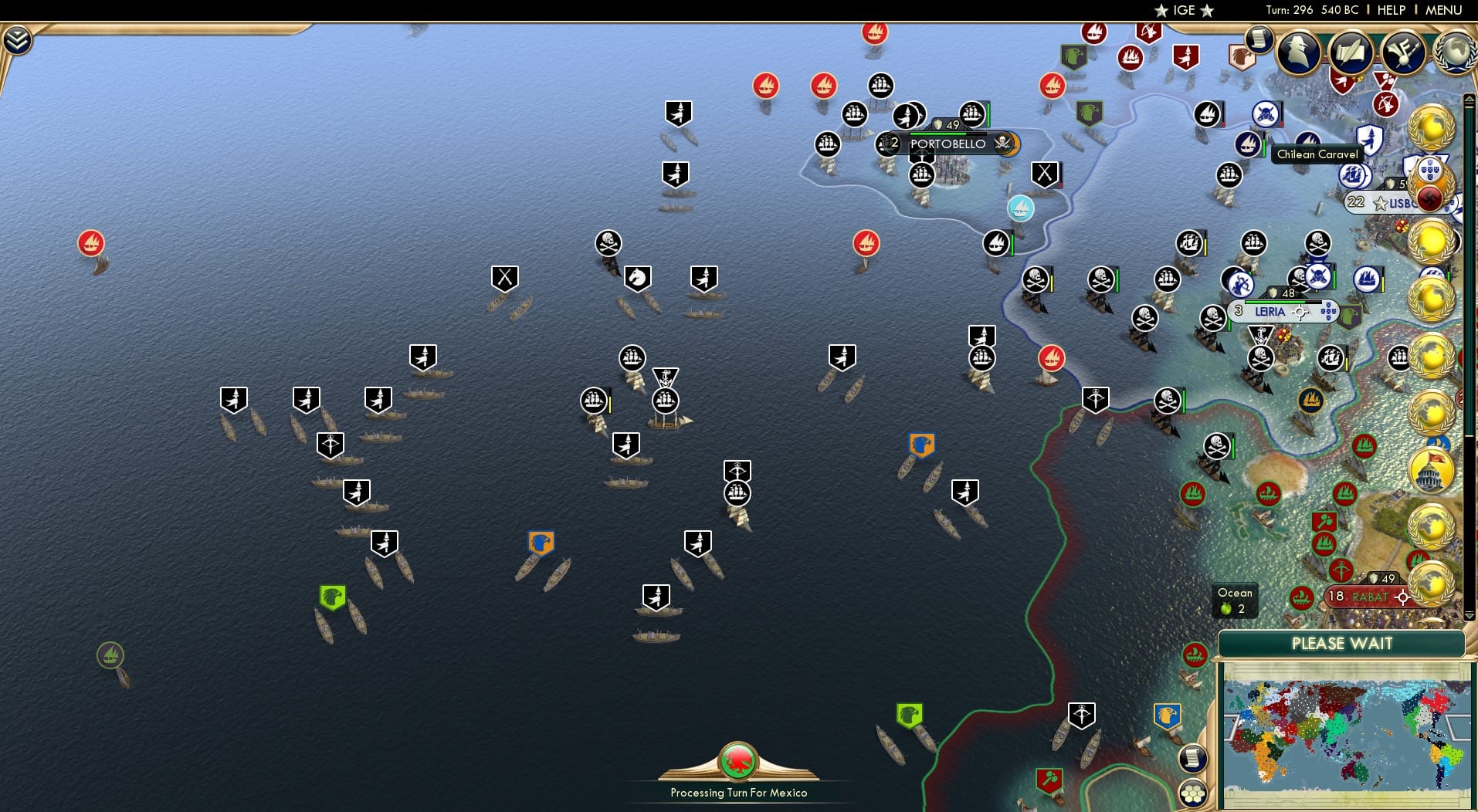
Task: Open the Culture overview icon
Action: (x=1403, y=53)
